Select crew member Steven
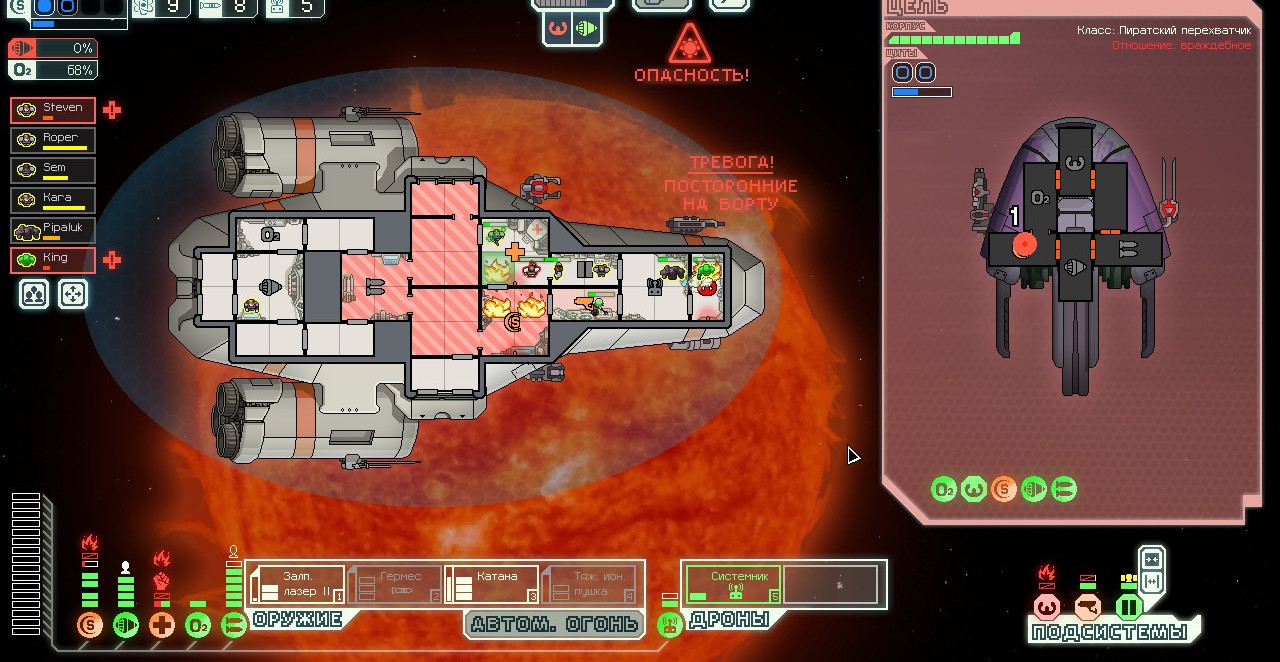Viewport: 1280px width, 662px height. [x=53, y=110]
